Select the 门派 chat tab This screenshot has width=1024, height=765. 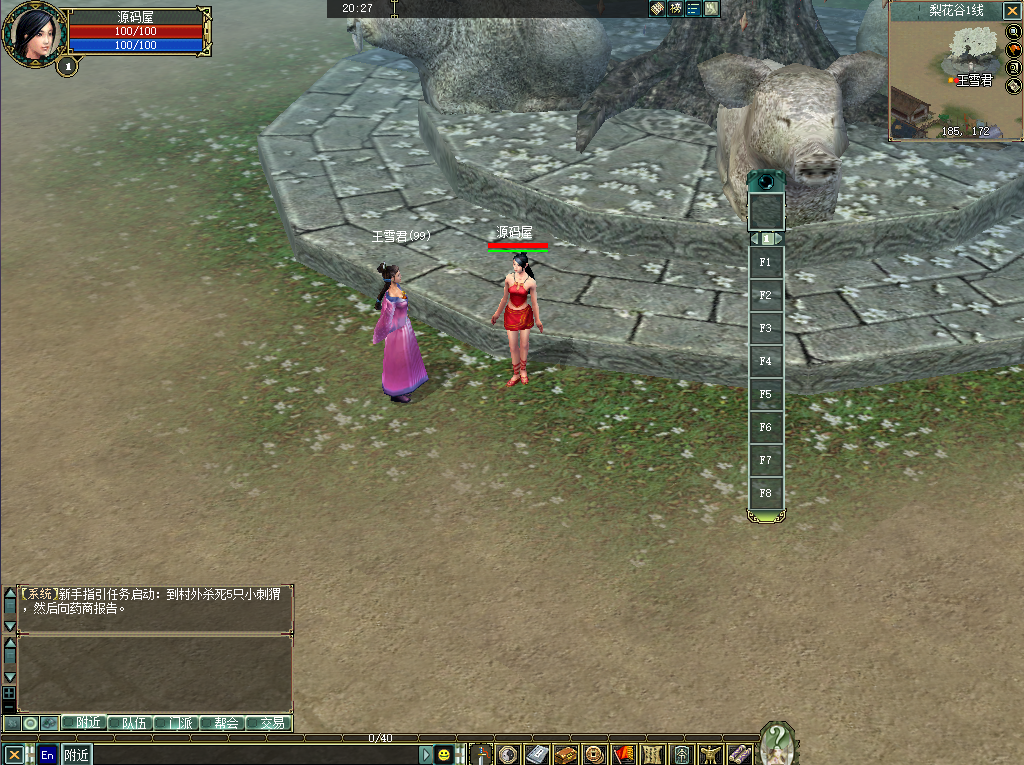178,723
